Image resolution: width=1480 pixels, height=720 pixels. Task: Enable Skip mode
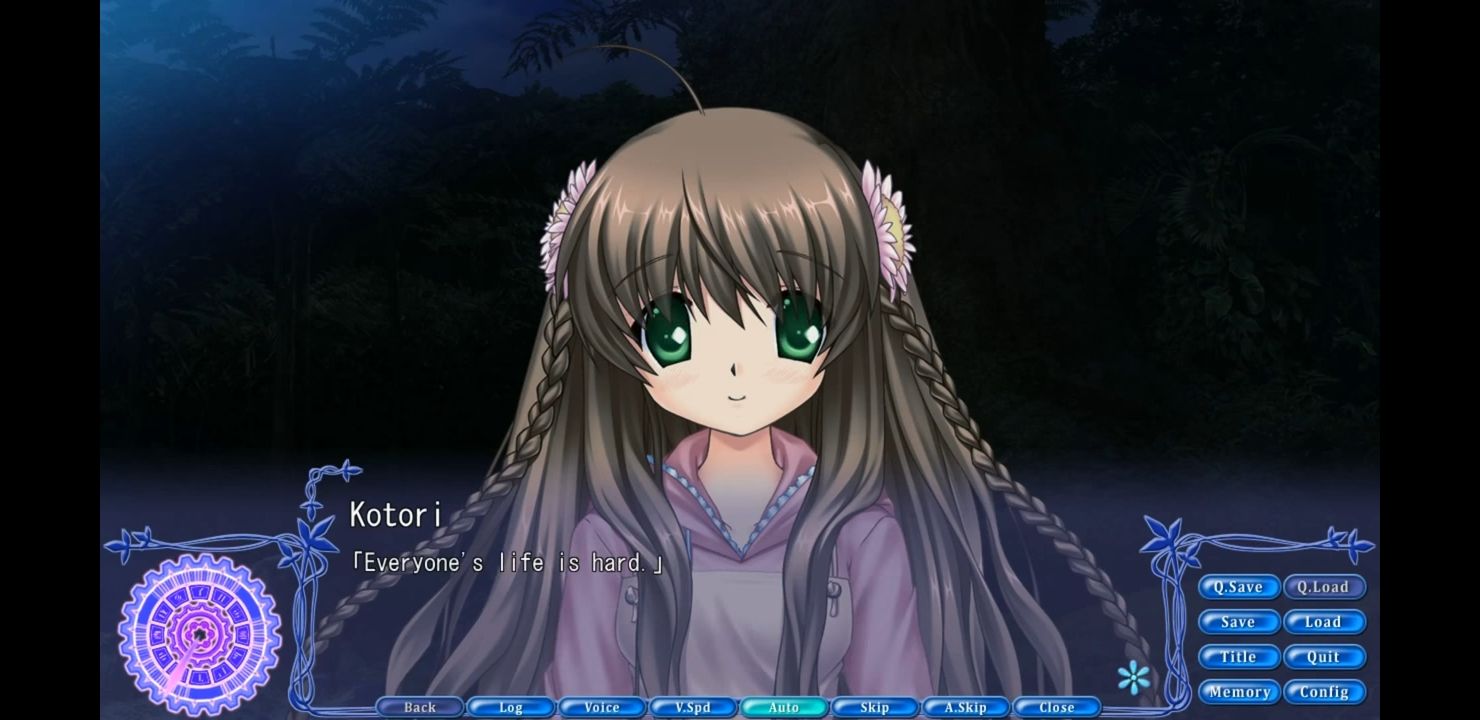tap(874, 706)
